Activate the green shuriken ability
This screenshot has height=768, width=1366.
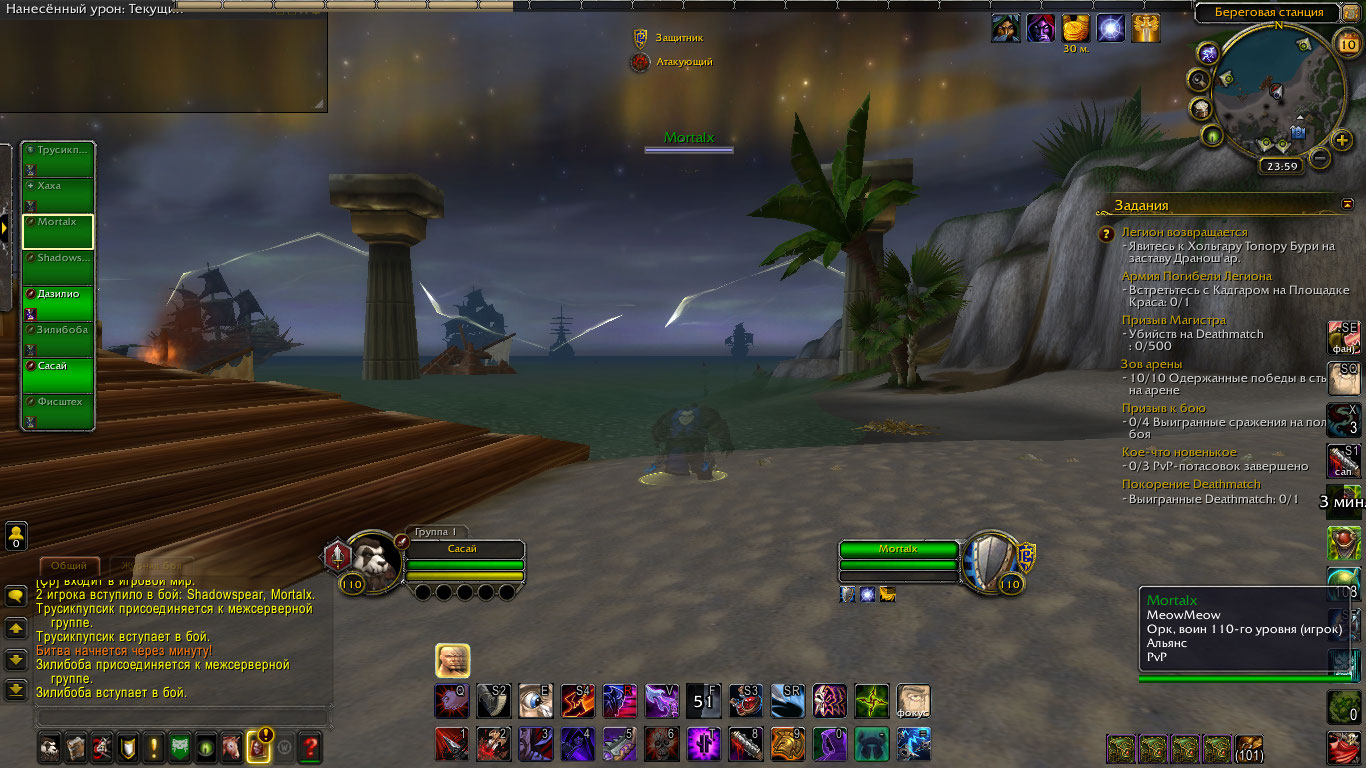(x=871, y=701)
